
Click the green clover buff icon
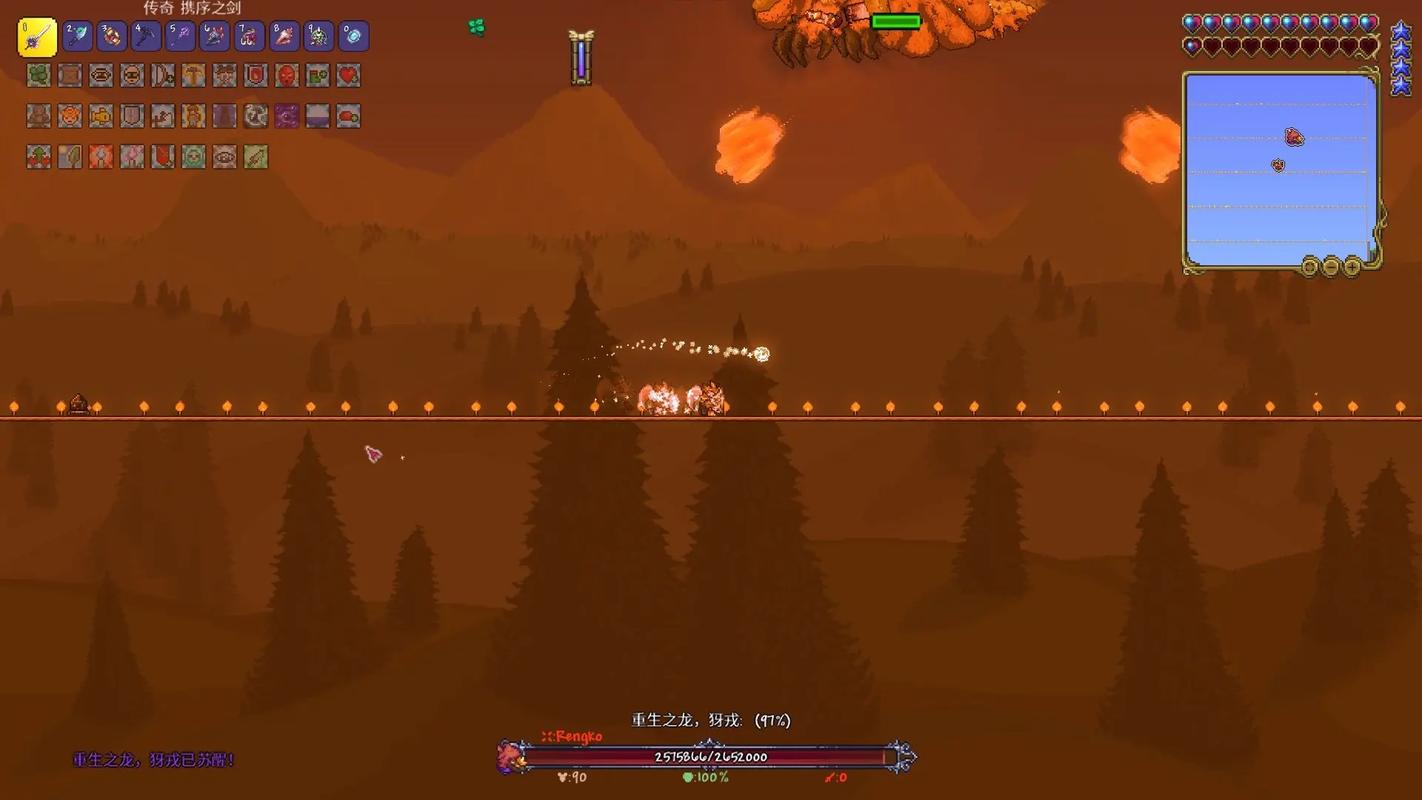pos(38,75)
